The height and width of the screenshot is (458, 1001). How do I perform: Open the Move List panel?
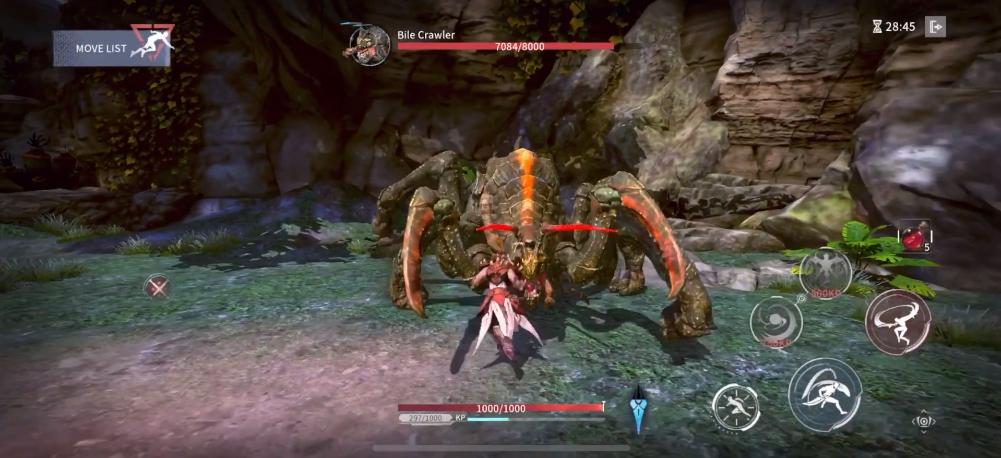point(112,47)
